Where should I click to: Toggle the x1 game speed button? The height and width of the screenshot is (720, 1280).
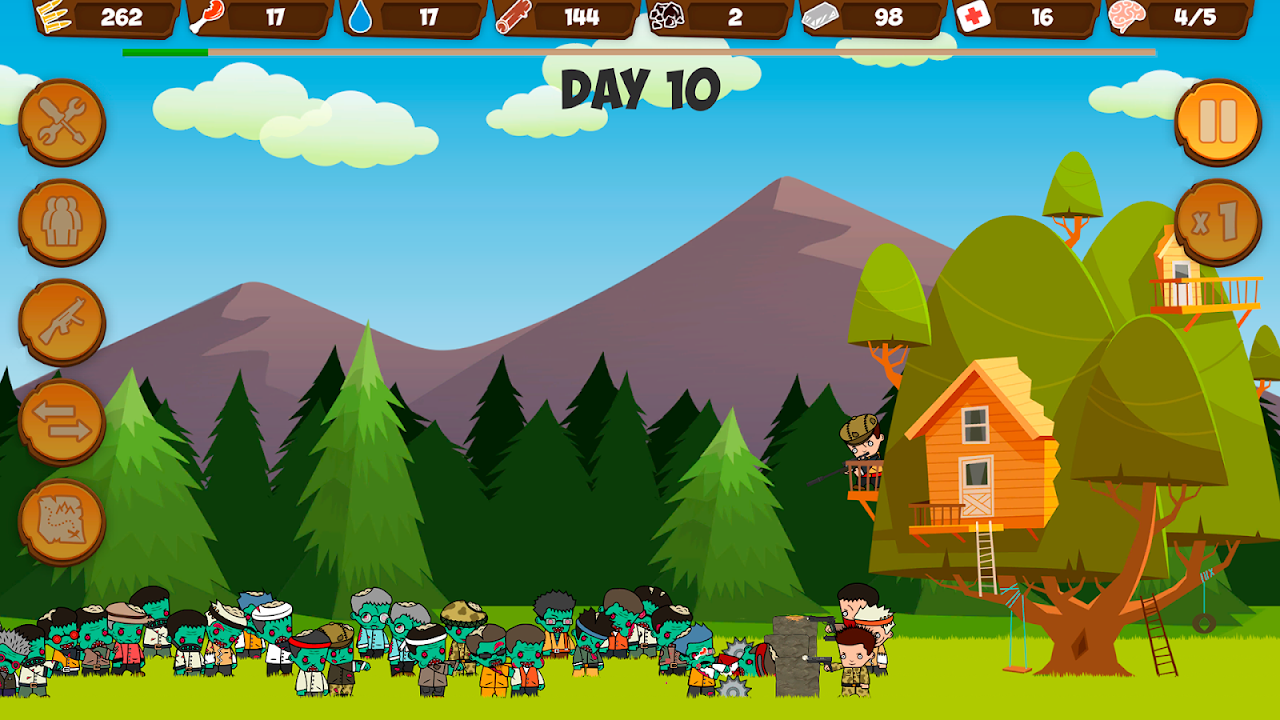[x=1217, y=222]
